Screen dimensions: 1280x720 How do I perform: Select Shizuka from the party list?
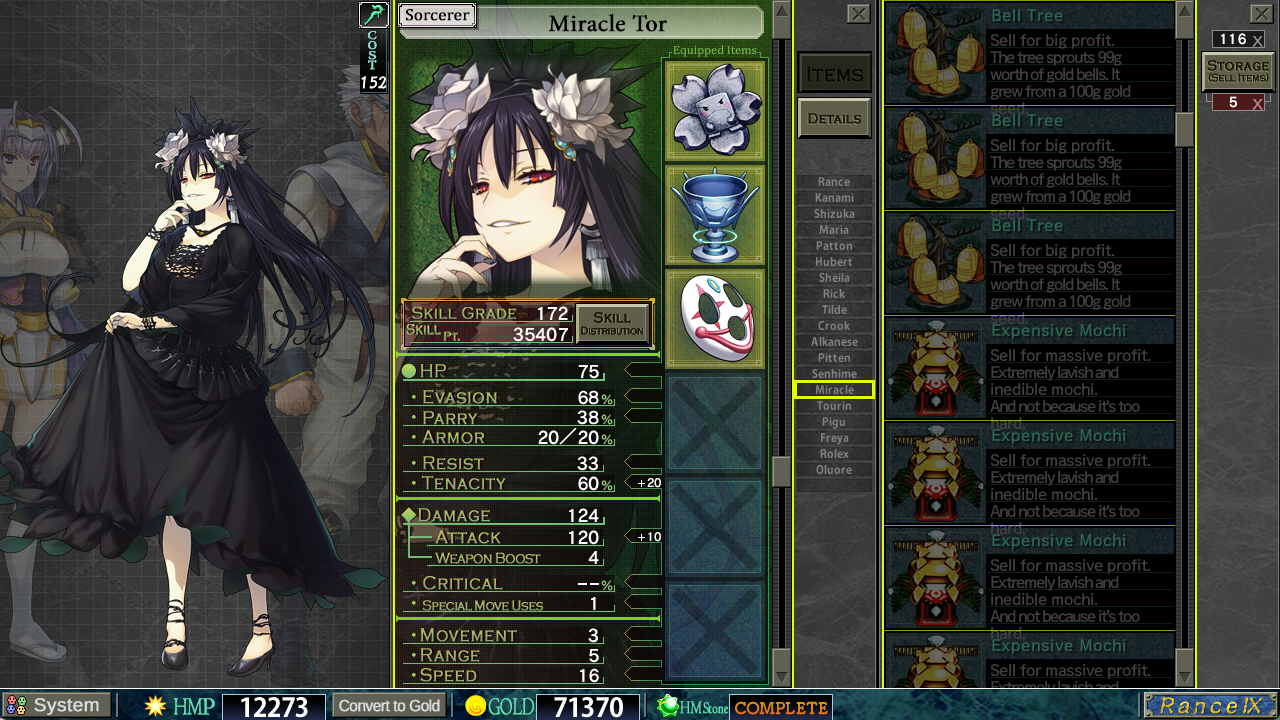(x=834, y=214)
